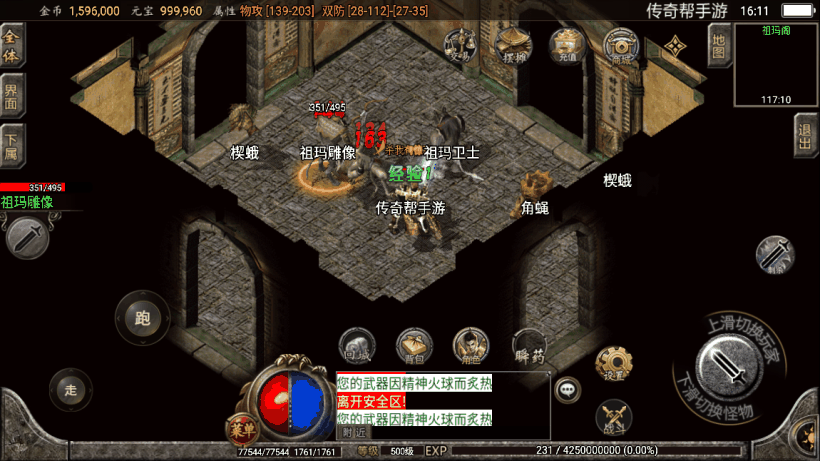Click the 地图 map button
The height and width of the screenshot is (461, 820).
(x=717, y=44)
